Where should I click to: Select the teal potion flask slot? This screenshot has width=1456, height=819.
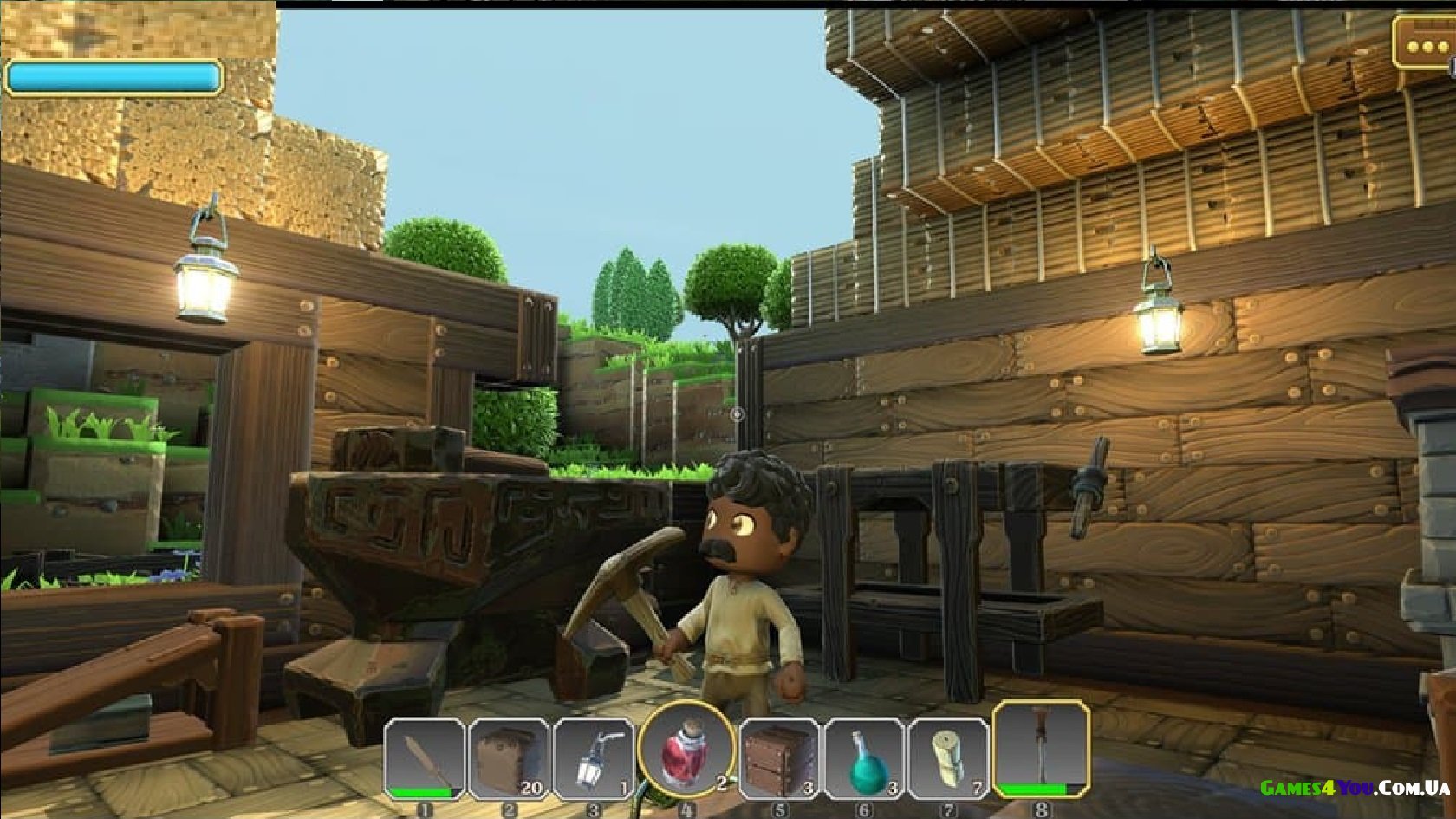pos(864,759)
